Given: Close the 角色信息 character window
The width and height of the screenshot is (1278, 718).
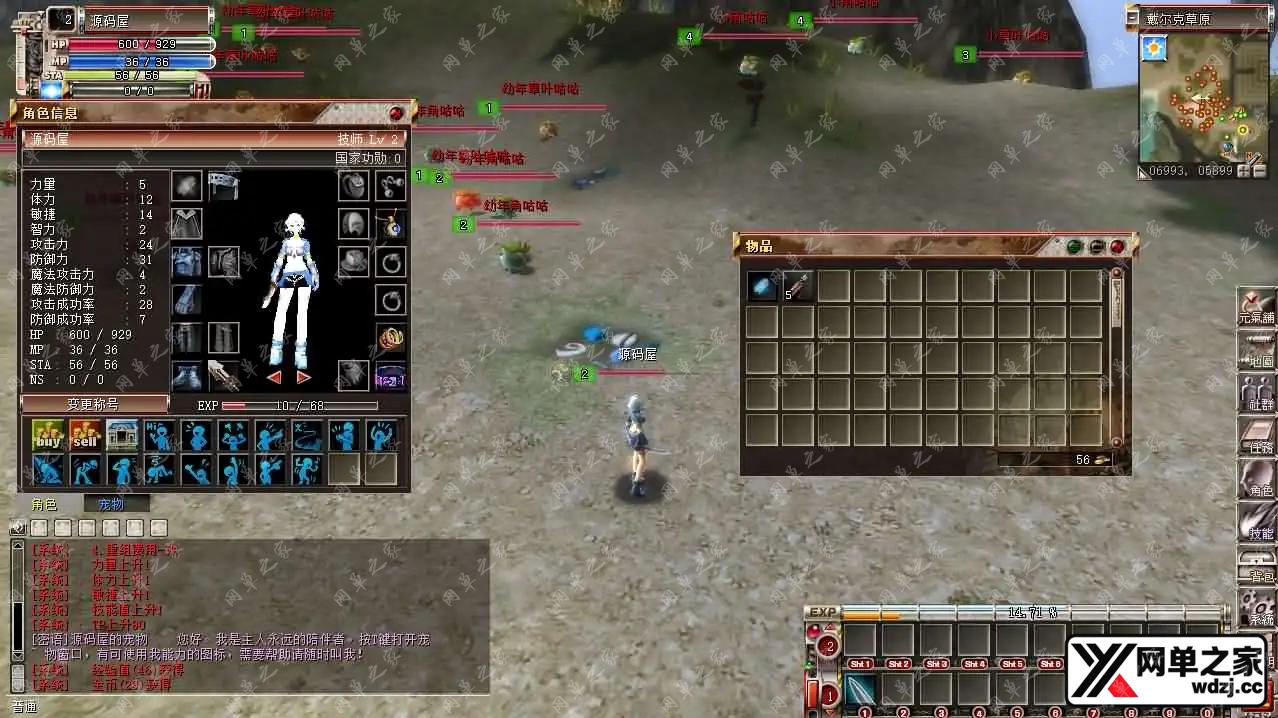Looking at the screenshot, I should 396,114.
